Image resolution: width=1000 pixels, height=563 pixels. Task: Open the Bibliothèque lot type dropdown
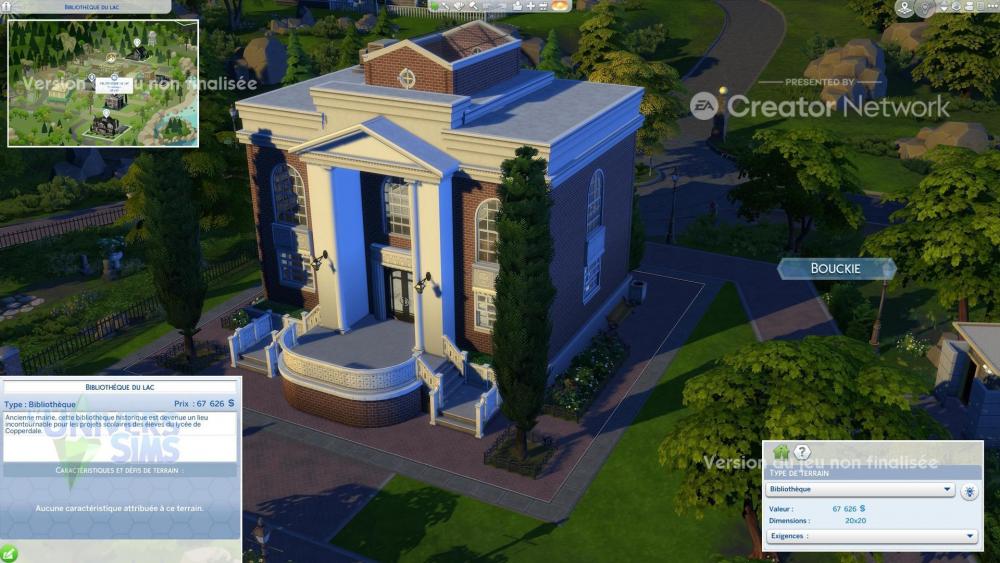[860, 490]
